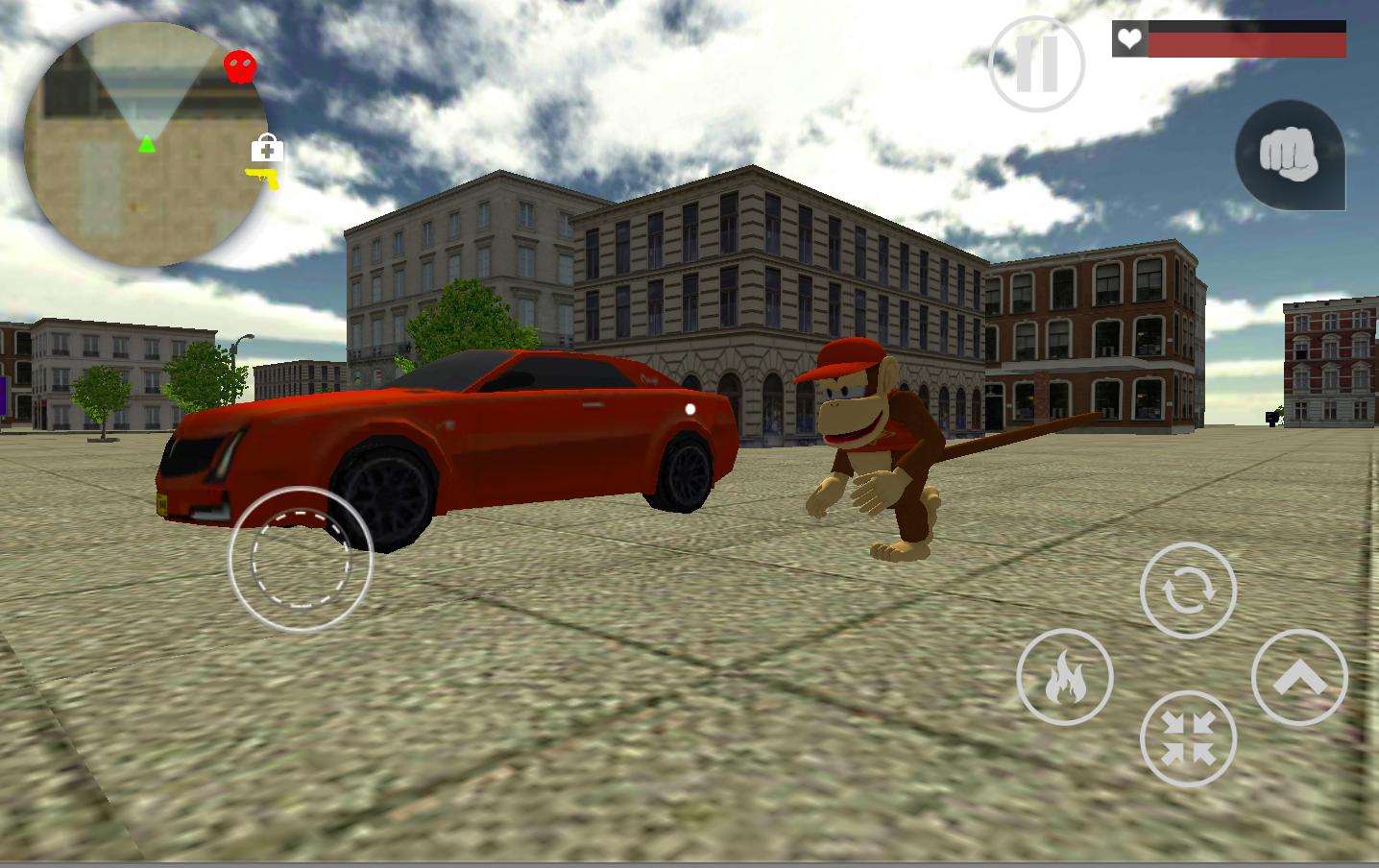Viewport: 1379px width, 868px height.
Task: Select the rotate camera icon
Action: click(1188, 590)
